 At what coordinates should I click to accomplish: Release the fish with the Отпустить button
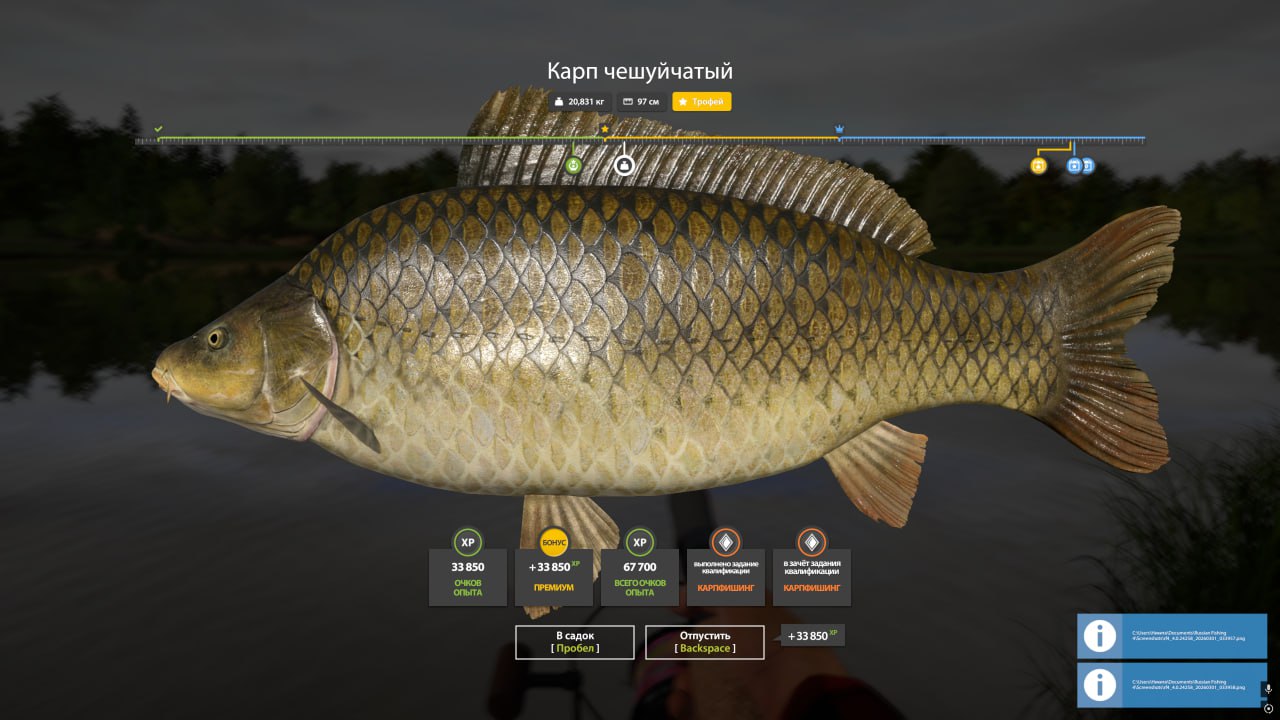point(705,642)
